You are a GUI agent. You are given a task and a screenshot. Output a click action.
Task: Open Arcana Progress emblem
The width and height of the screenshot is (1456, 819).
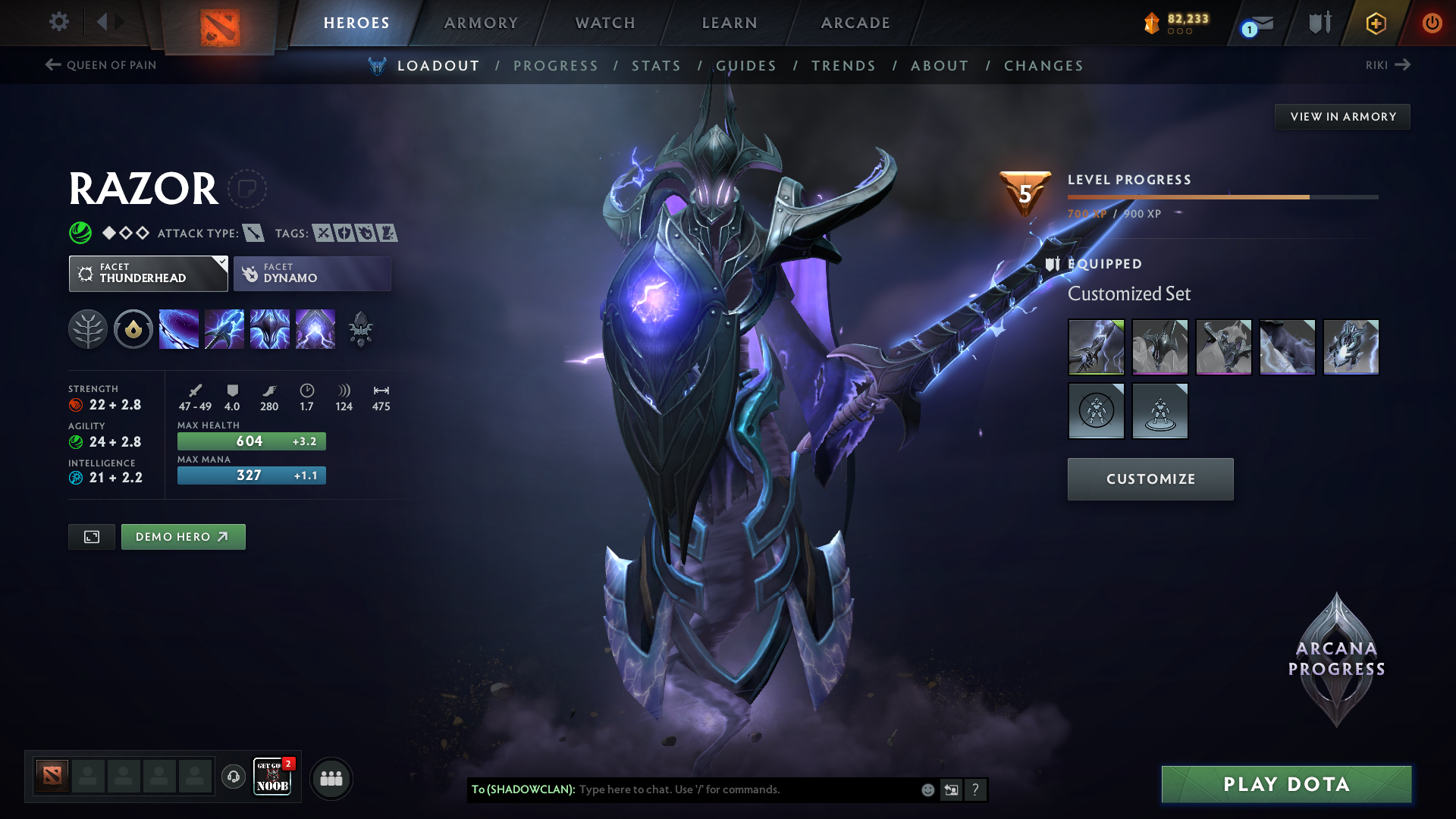(1336, 660)
